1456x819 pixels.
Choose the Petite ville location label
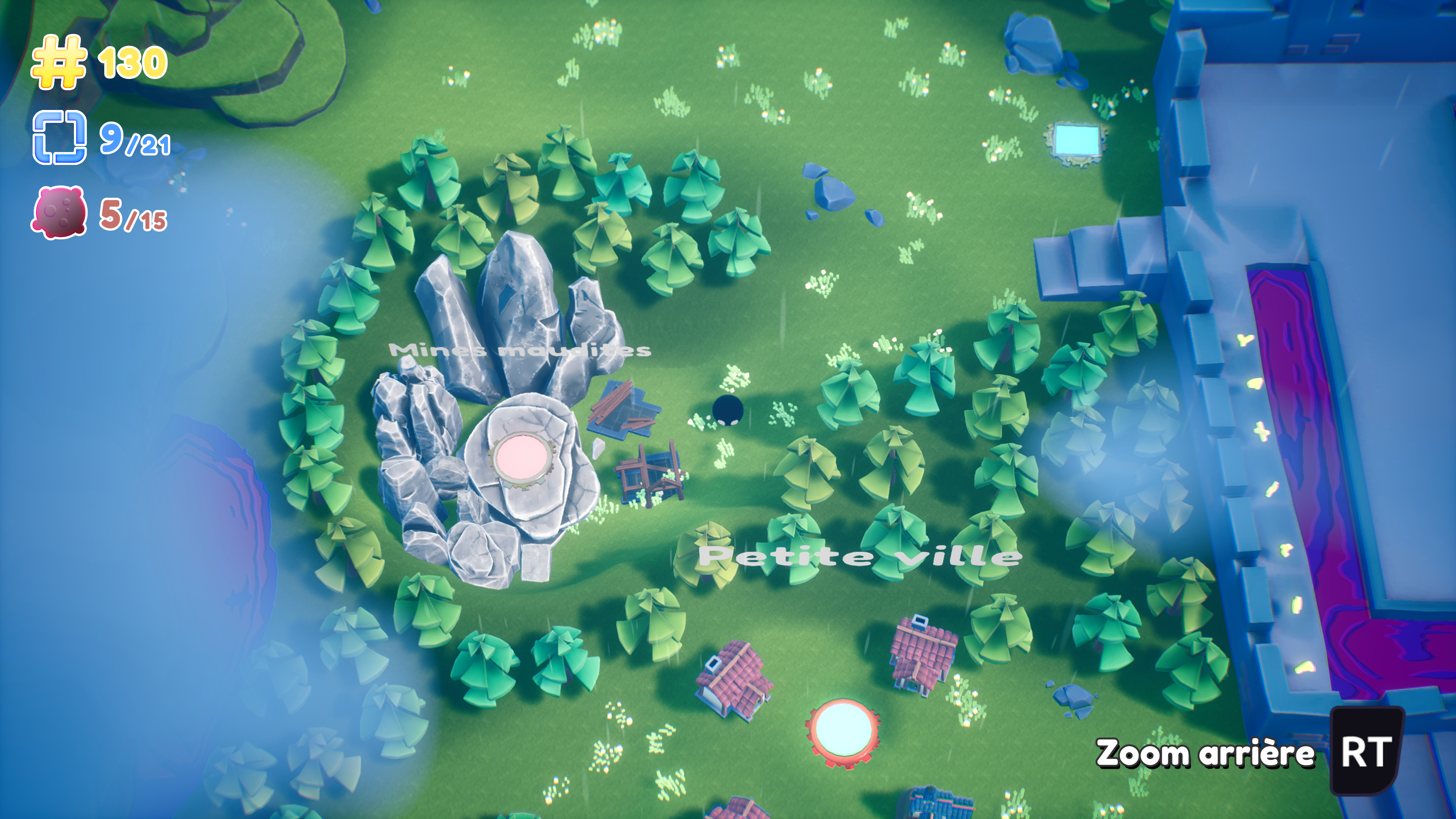tap(860, 556)
